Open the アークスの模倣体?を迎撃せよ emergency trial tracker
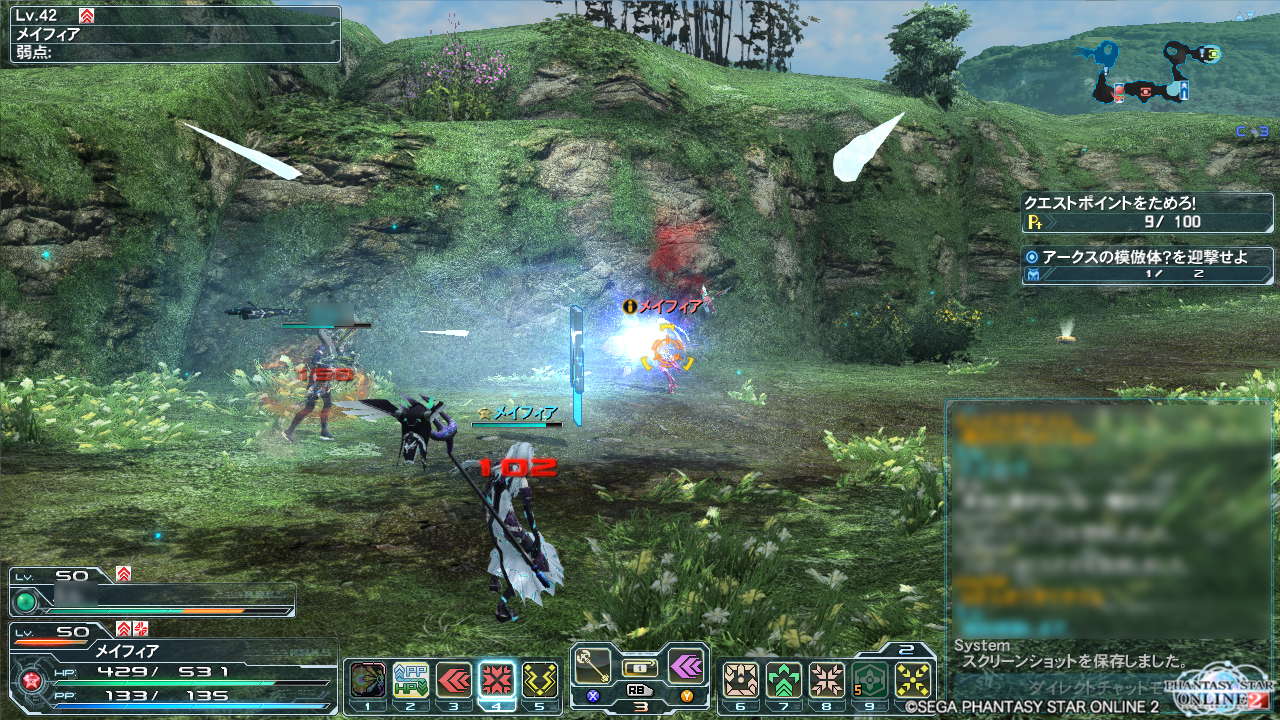Viewport: 1280px width, 720px height. 1147,265
